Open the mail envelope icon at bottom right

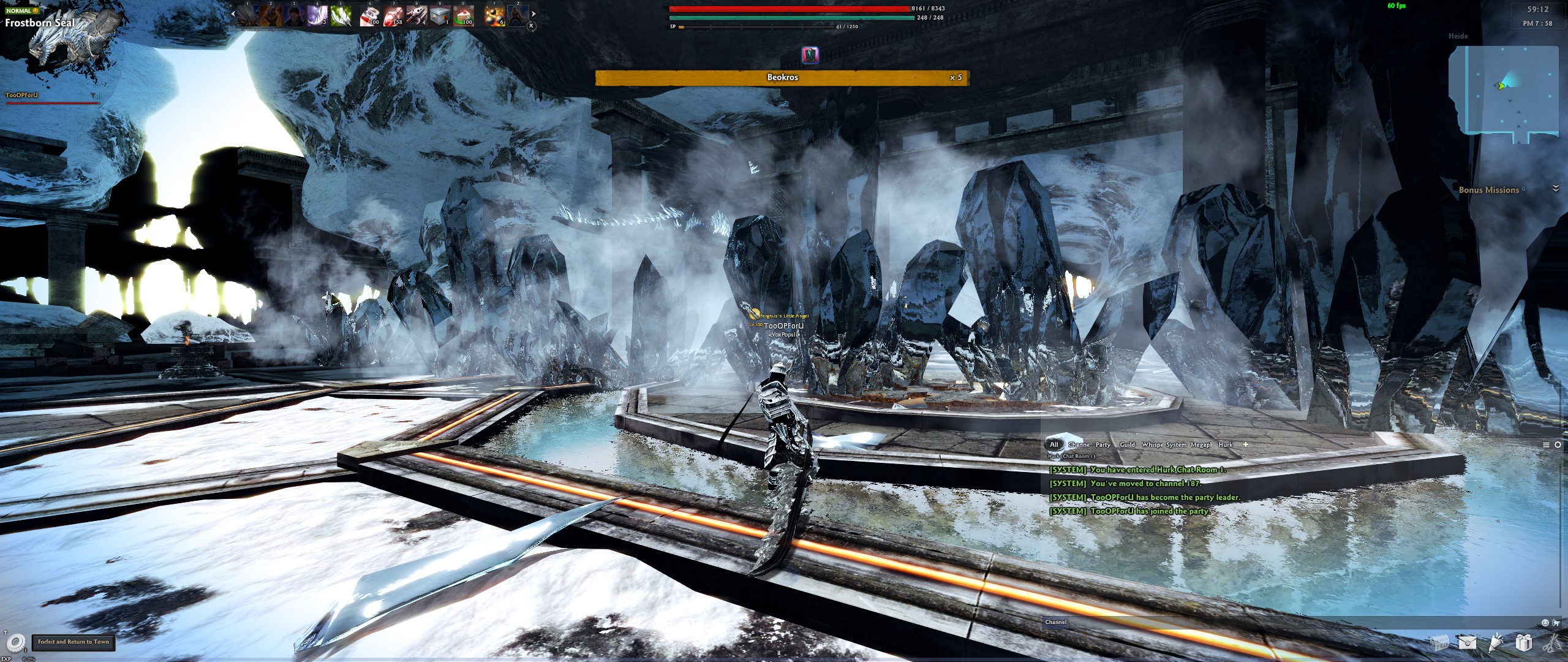1468,644
